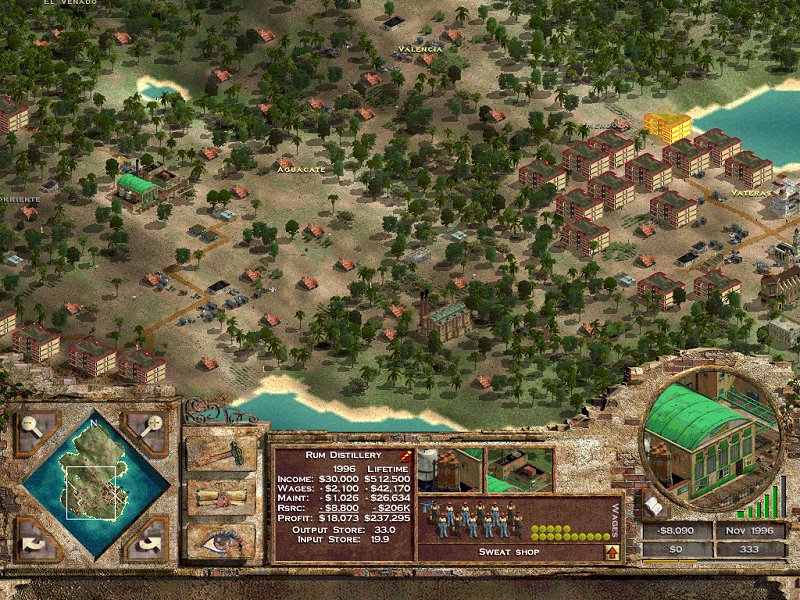Viewport: 800px width, 600px height.
Task: Rotate the view with the lower-right arrow button
Action: [150, 541]
